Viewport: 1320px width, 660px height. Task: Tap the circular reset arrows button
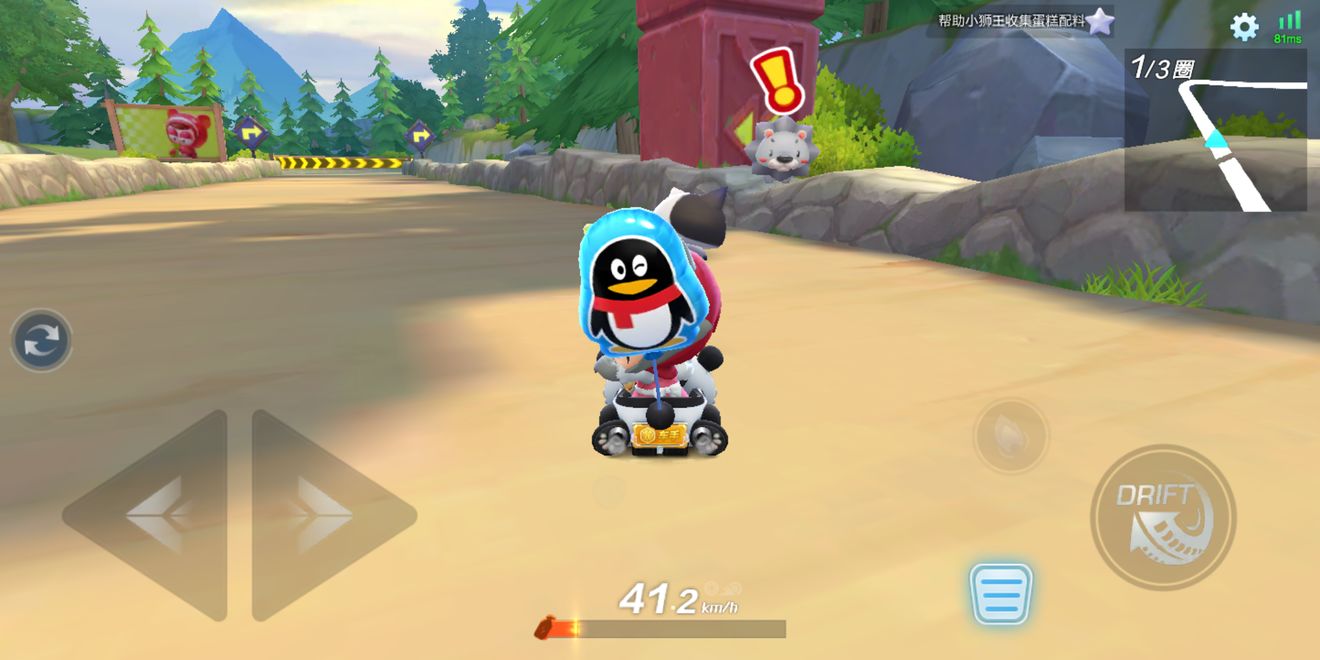click(x=41, y=341)
